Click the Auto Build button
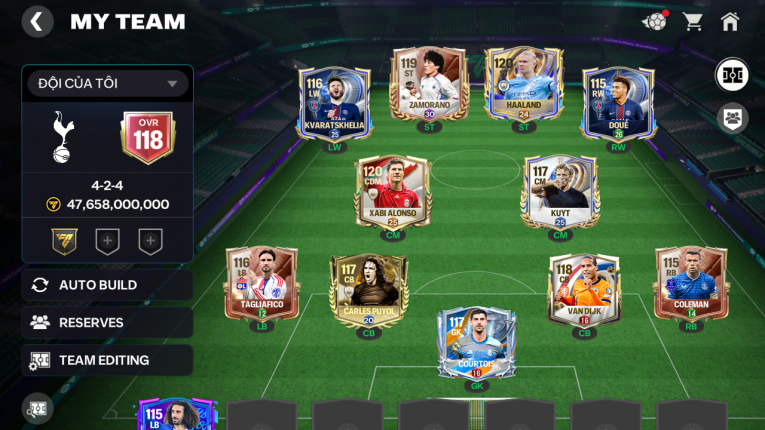This screenshot has height=430, width=765. coord(107,285)
